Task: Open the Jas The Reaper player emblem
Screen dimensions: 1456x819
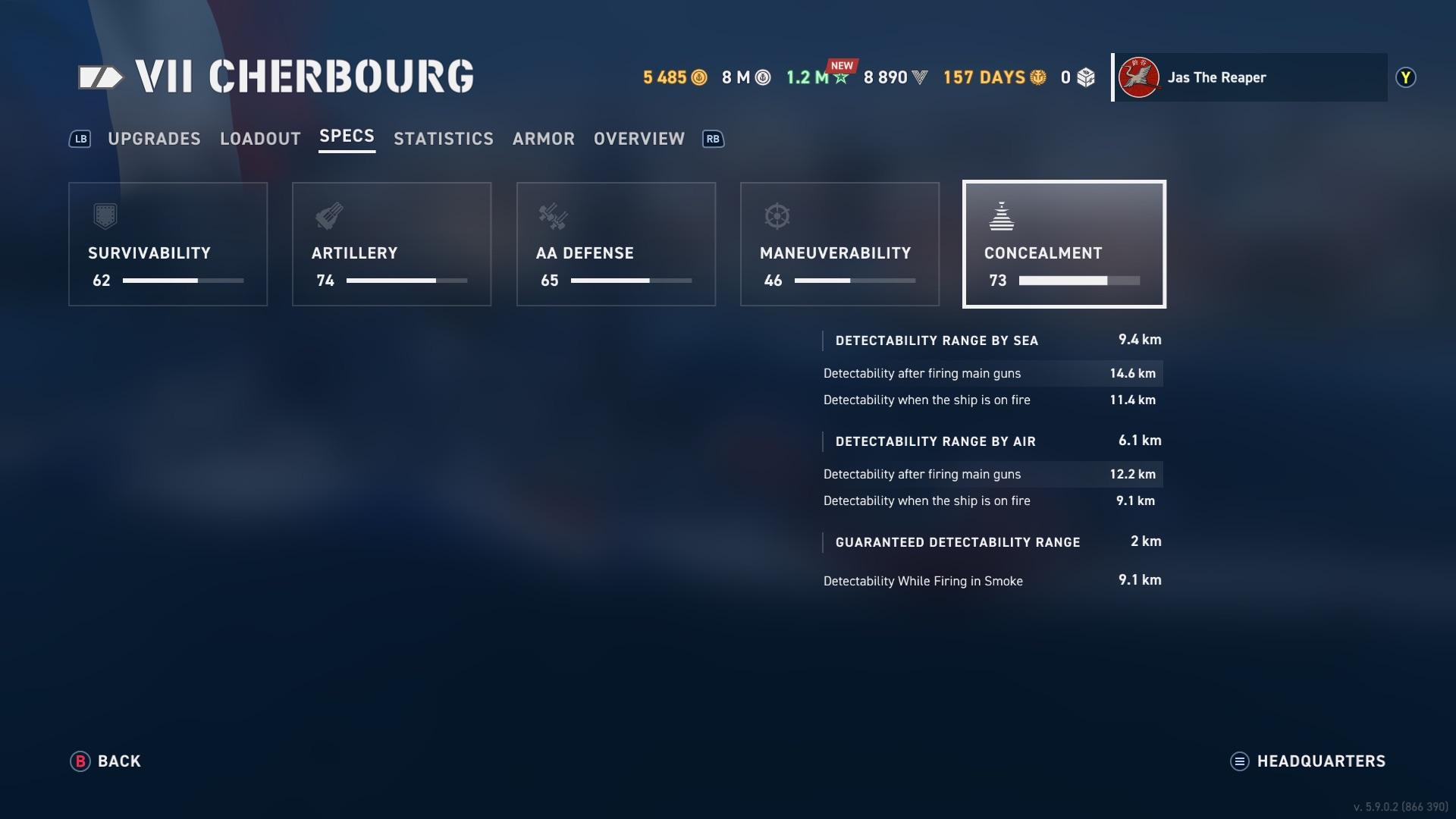Action: [1139, 77]
